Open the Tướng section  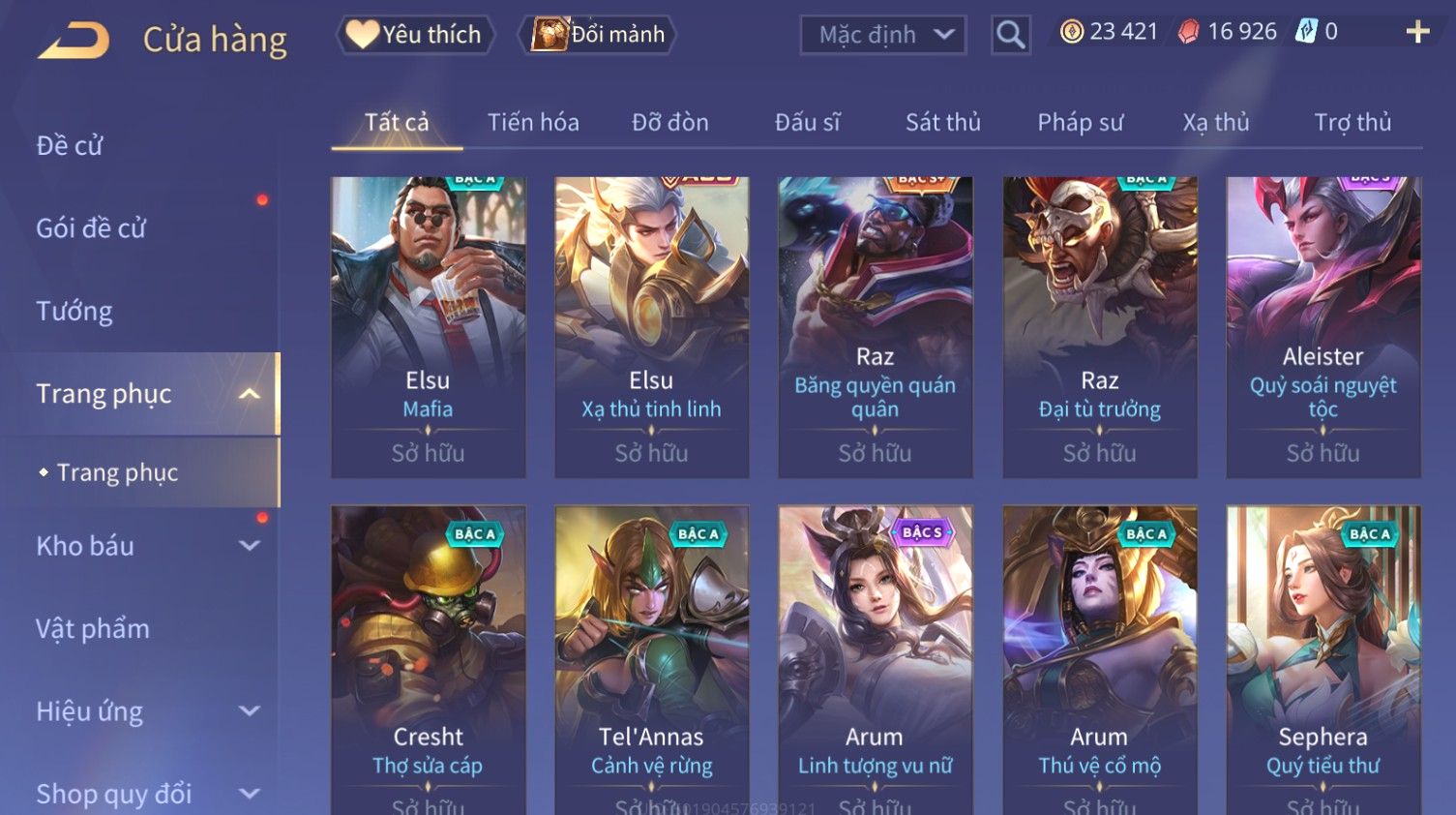74,312
